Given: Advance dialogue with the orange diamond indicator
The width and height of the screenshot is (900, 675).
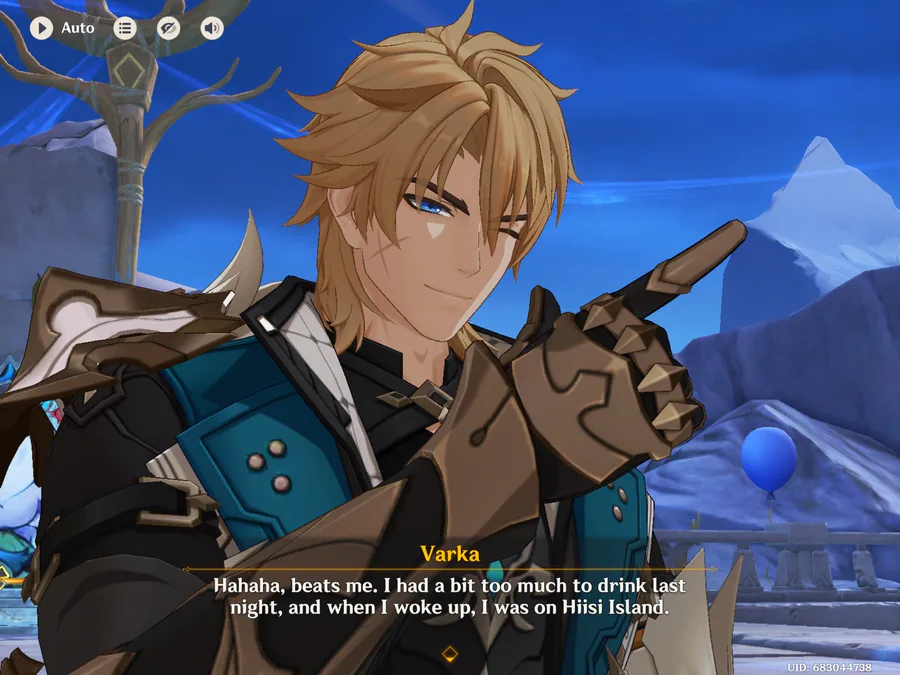Looking at the screenshot, I should [449, 654].
